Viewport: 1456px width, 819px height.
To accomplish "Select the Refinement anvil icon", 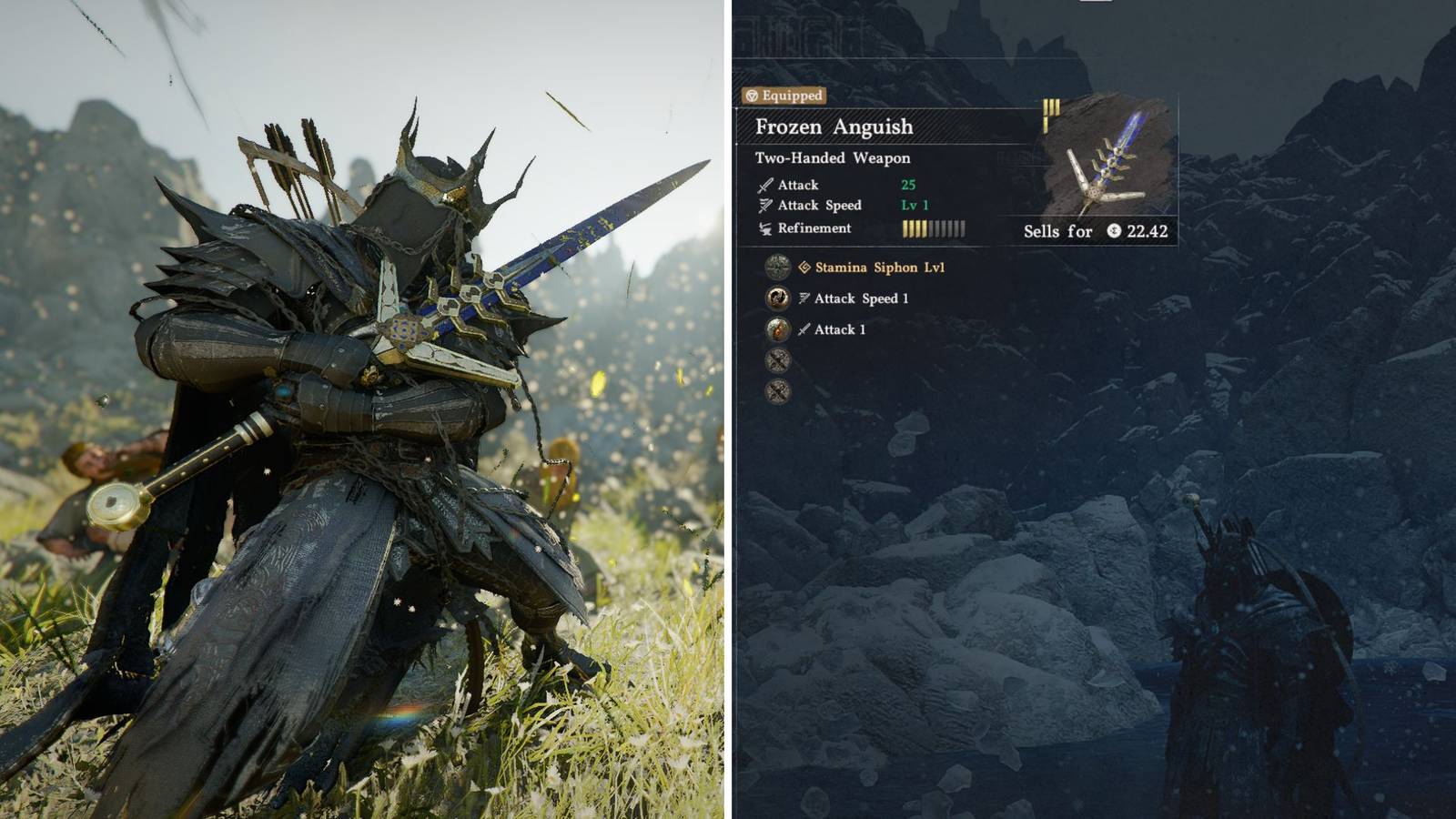I will click(765, 228).
